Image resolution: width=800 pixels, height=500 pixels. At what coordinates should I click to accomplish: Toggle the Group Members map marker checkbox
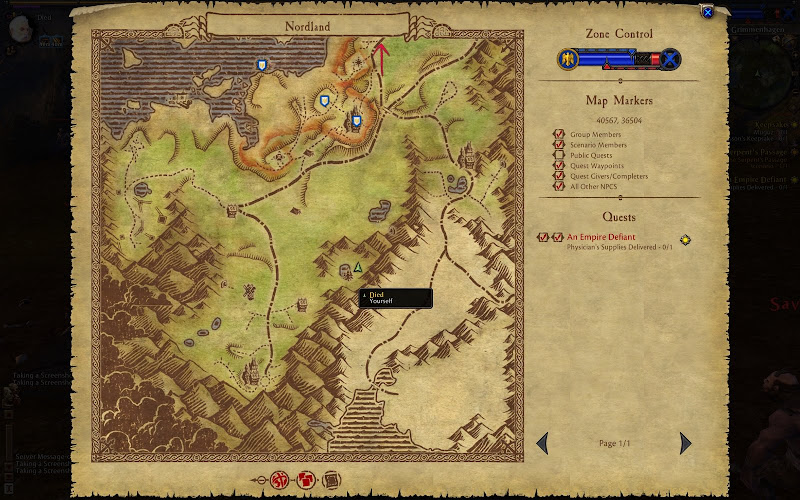560,134
